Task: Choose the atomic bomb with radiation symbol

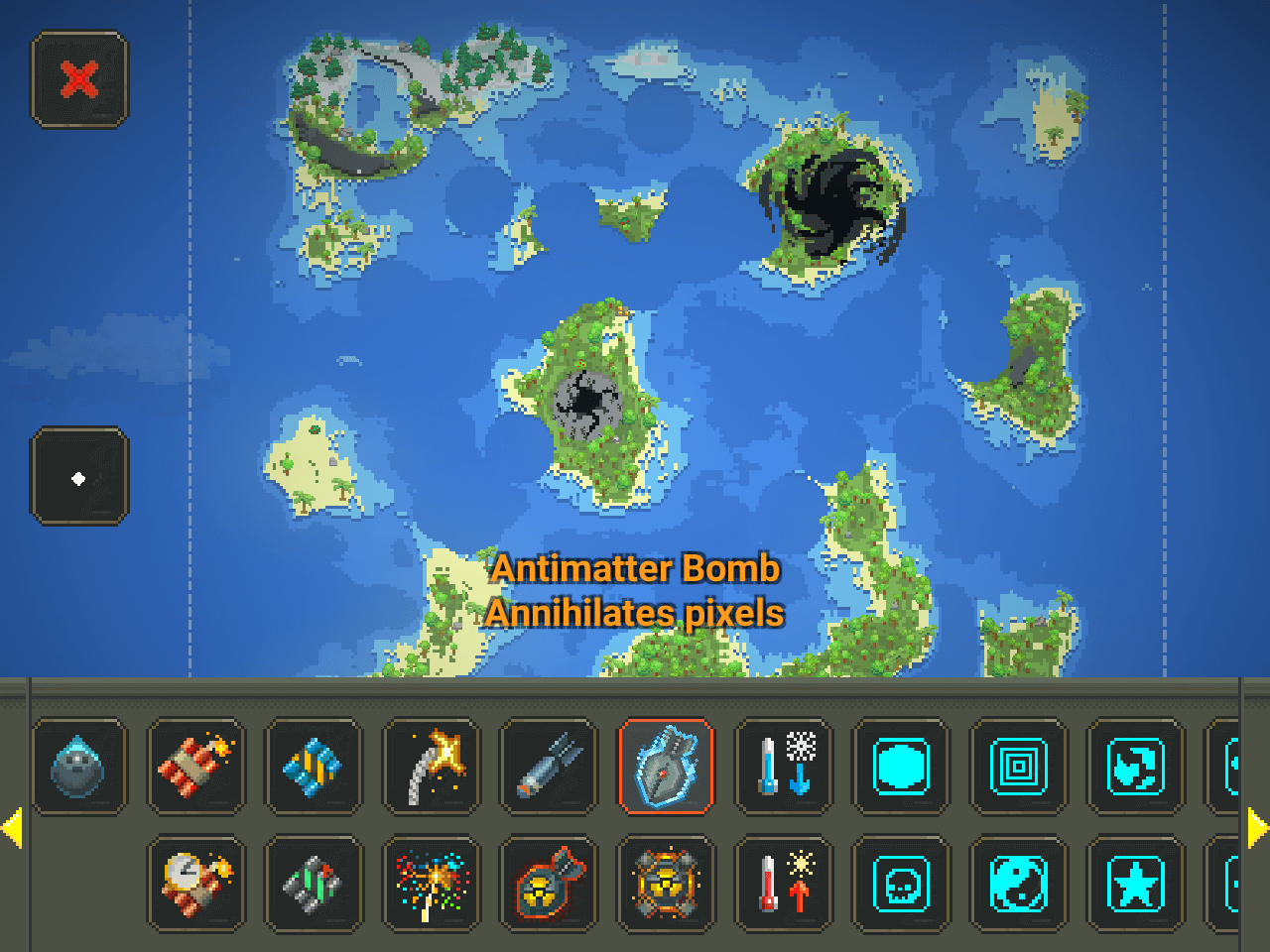Action: coord(548,884)
